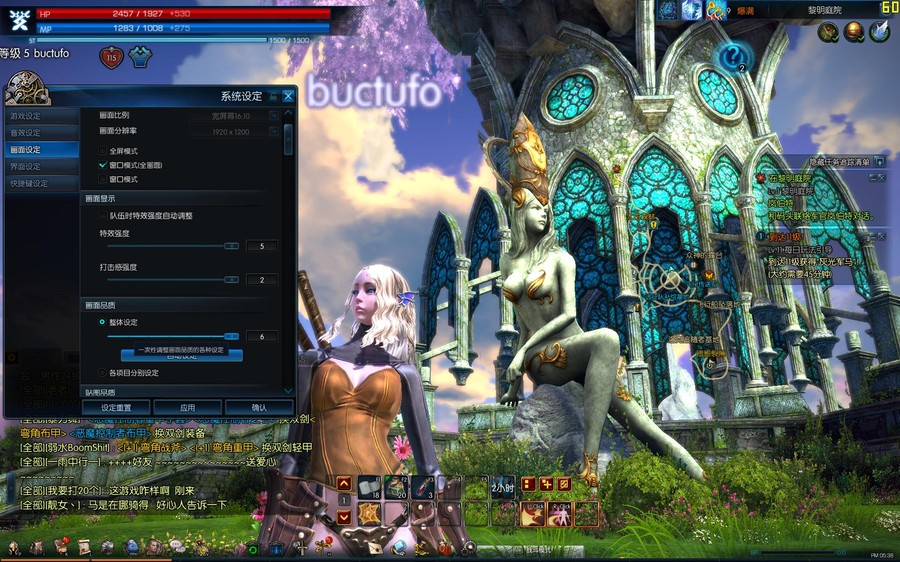
Task: Open the 游戏设定 settings tab
Action: 27,116
